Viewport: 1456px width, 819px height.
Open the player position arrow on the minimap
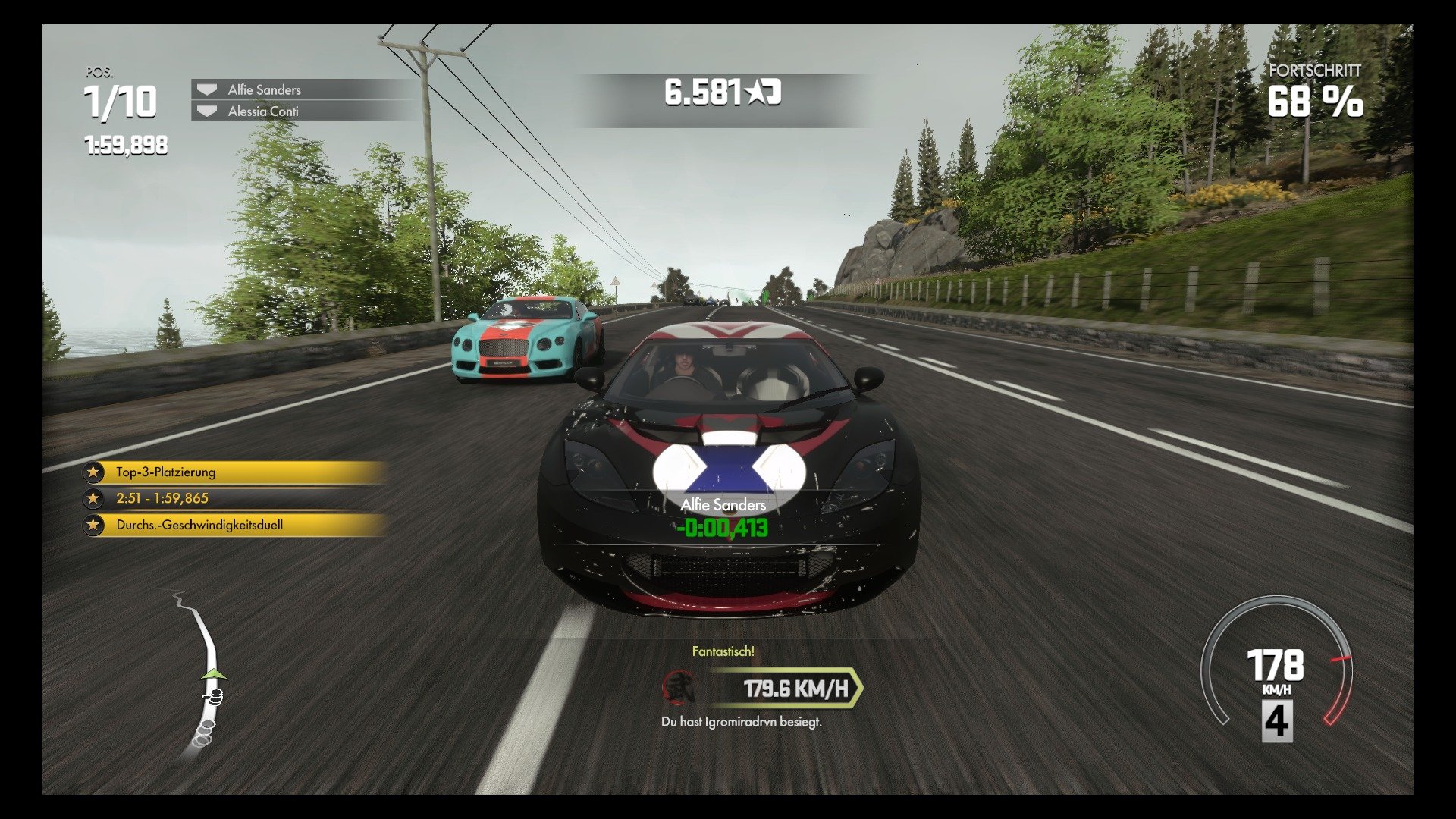coord(214,673)
